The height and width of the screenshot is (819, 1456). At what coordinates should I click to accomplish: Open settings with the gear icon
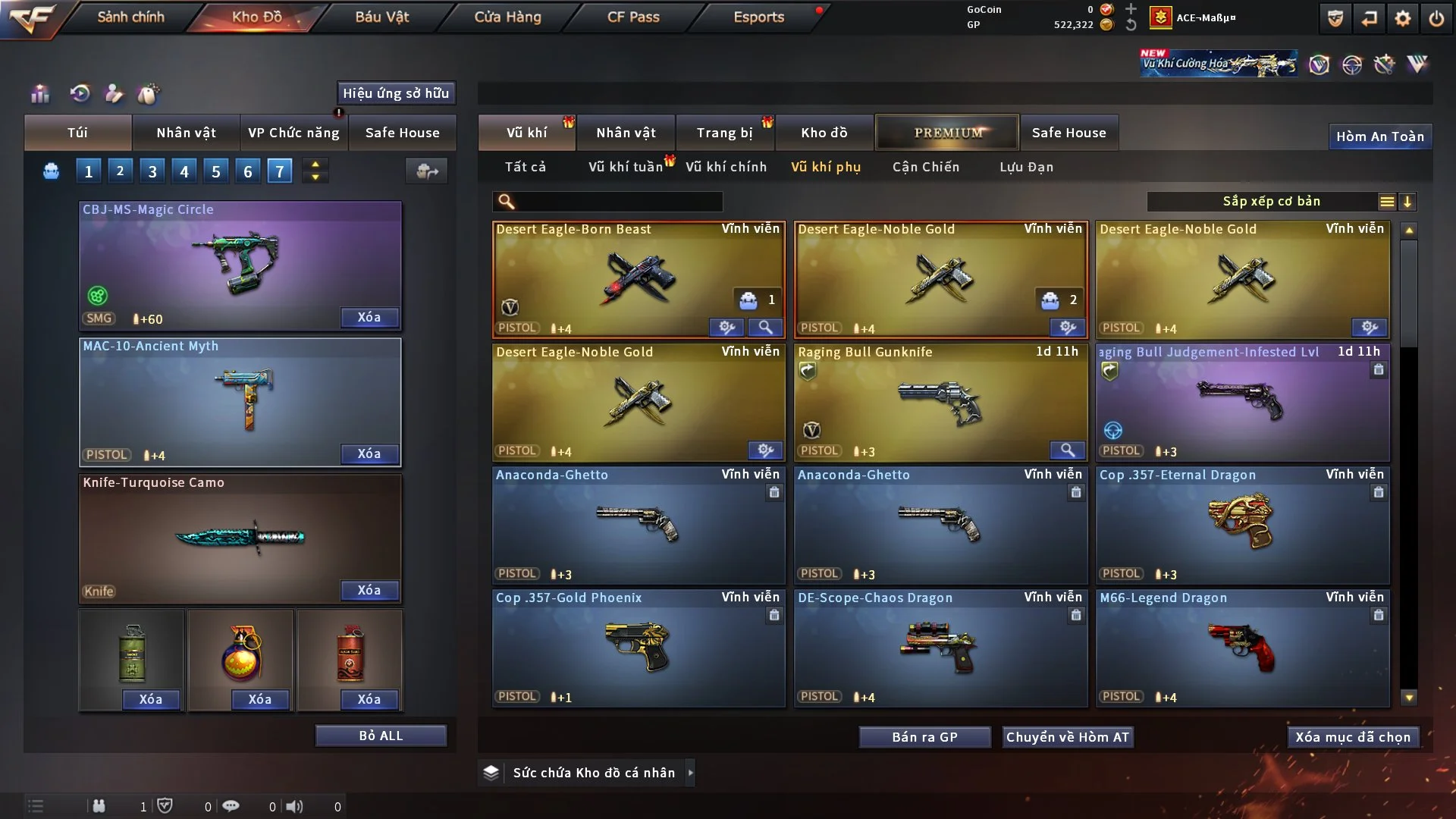click(x=1402, y=18)
